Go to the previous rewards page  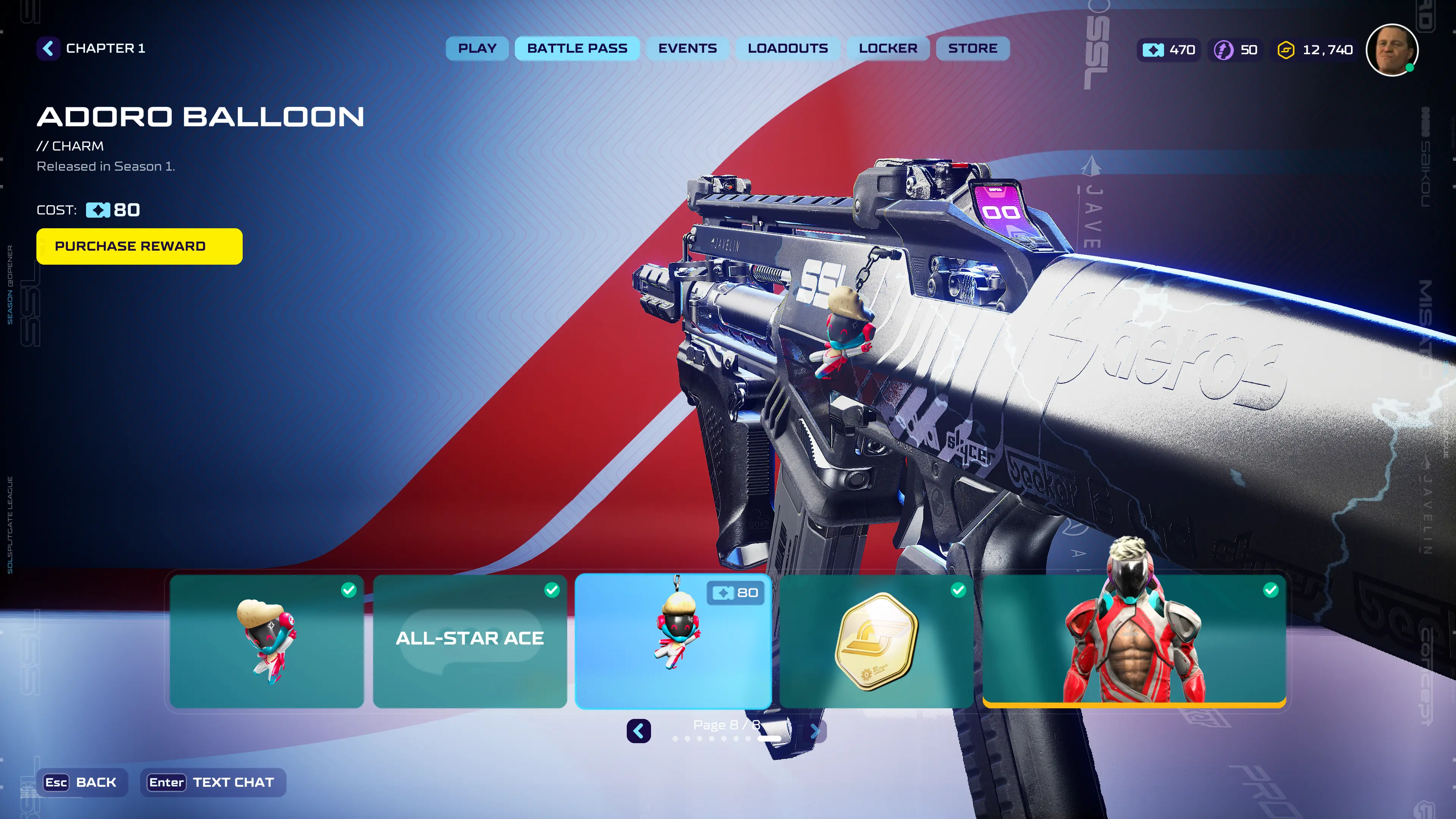pos(639,731)
